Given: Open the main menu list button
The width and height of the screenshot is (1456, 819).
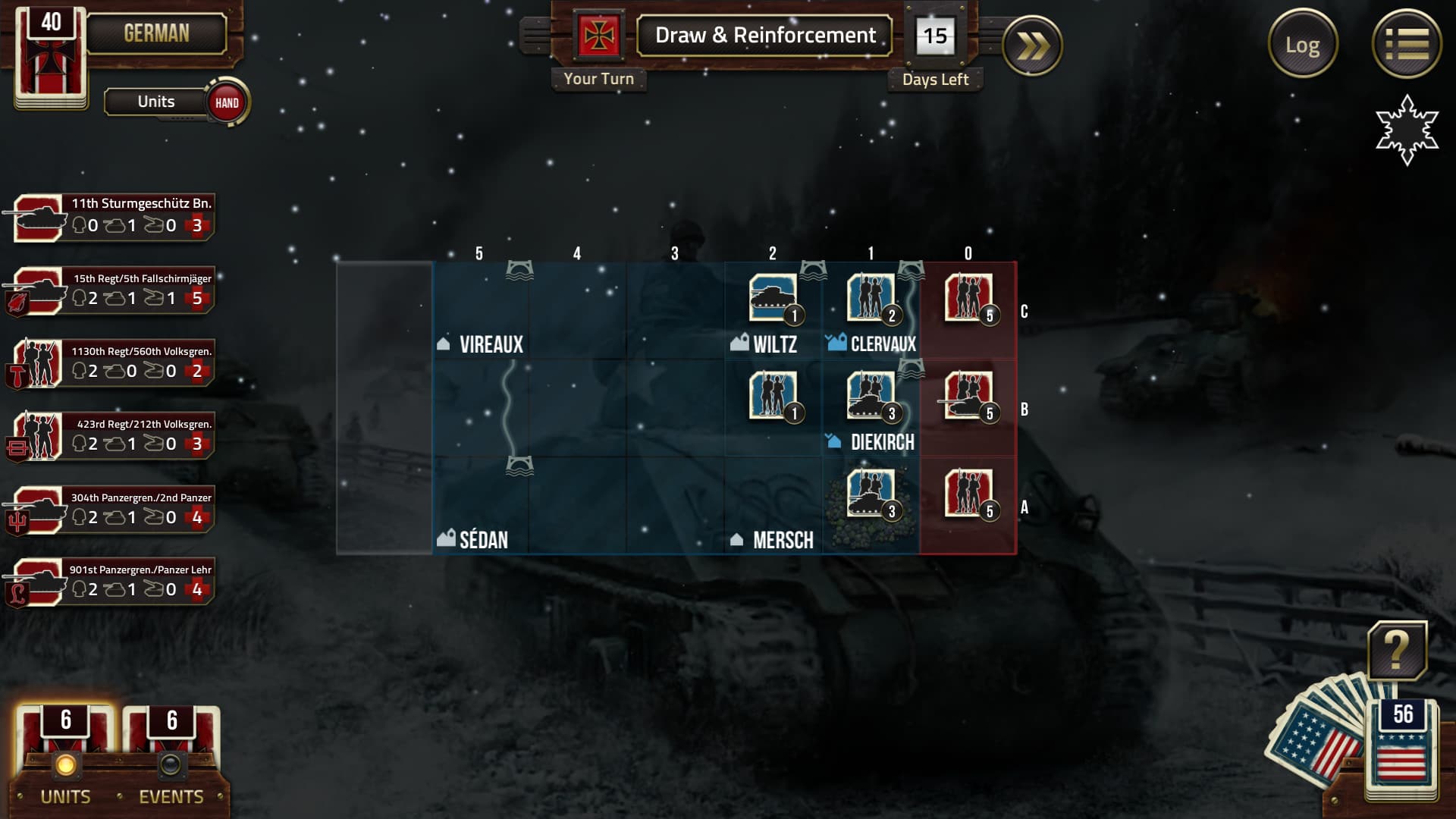Looking at the screenshot, I should click(1406, 44).
